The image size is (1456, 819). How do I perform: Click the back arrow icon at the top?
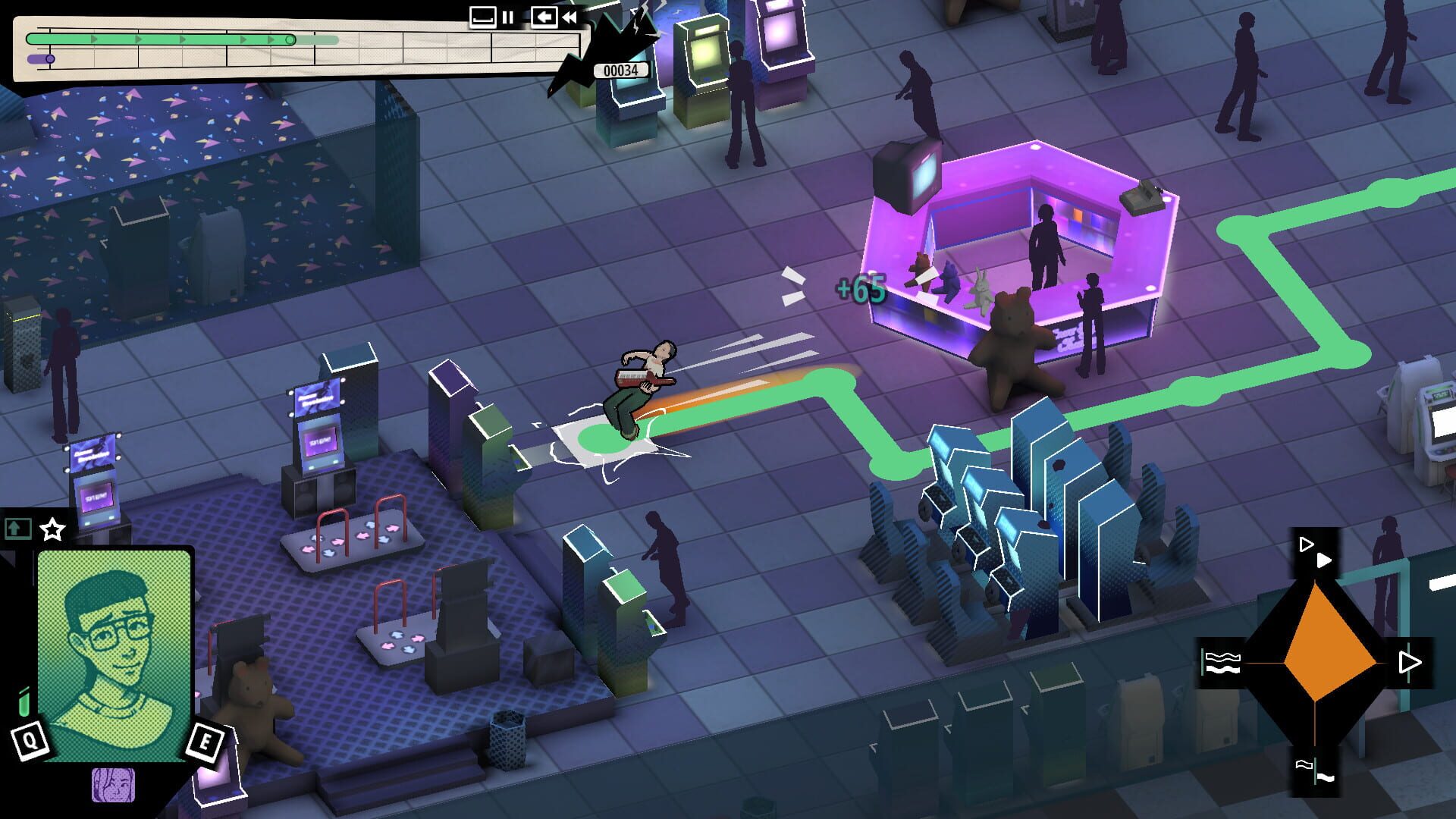pos(544,17)
